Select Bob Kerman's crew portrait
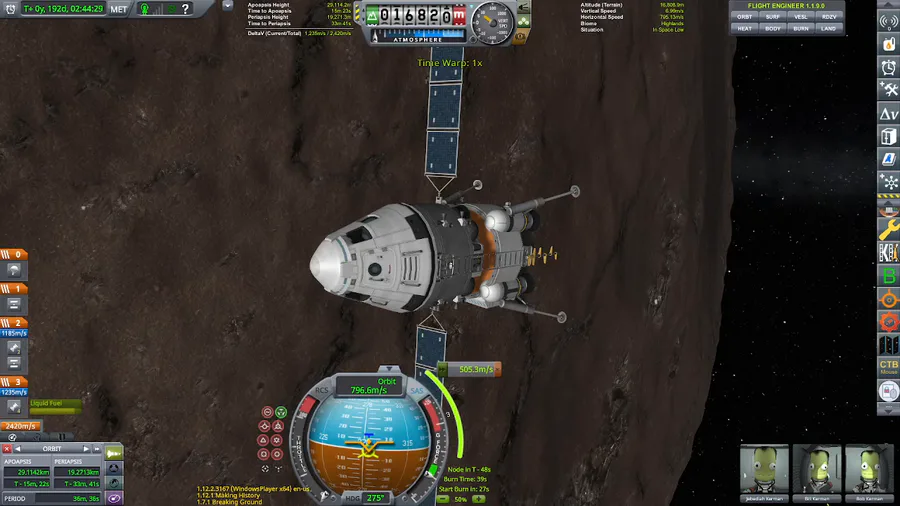The image size is (900, 506). [869, 469]
